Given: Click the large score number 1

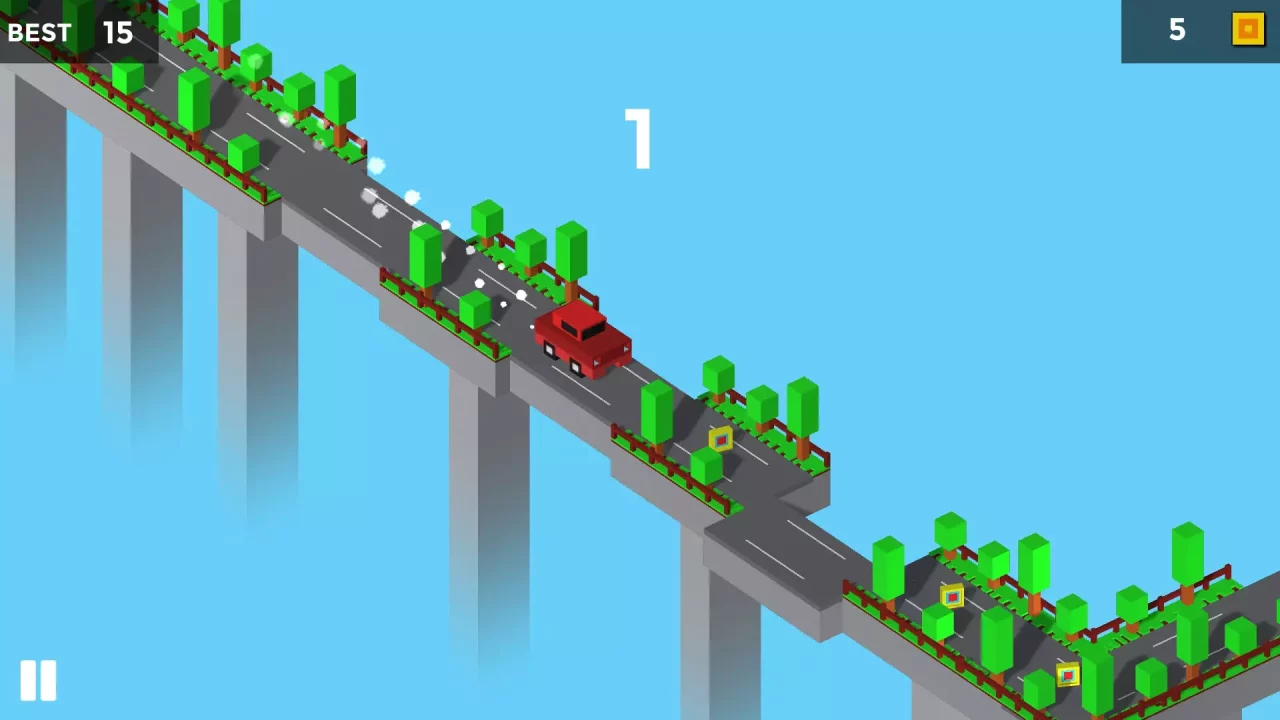Looking at the screenshot, I should point(640,140).
